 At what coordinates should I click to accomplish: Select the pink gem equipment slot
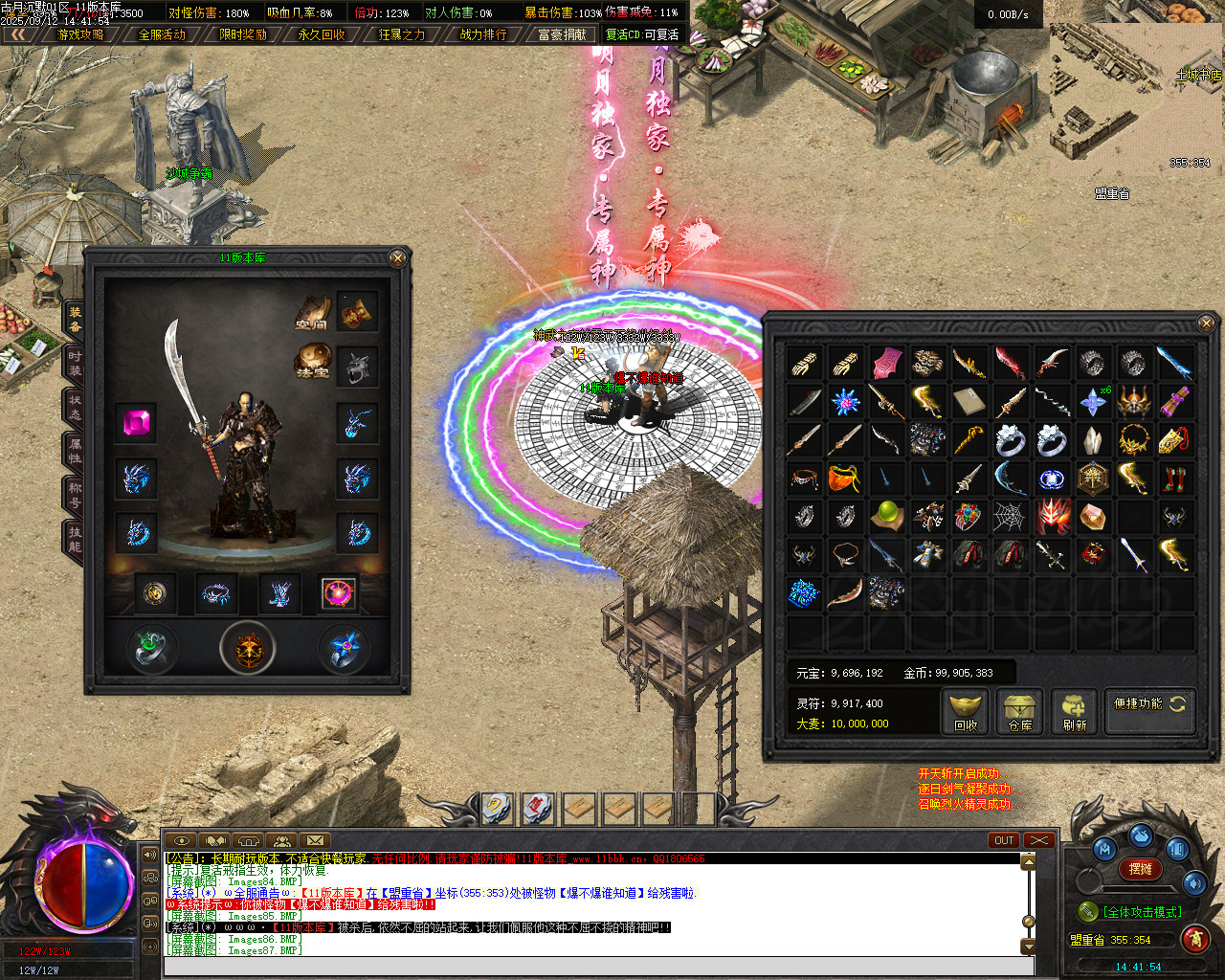(x=137, y=422)
